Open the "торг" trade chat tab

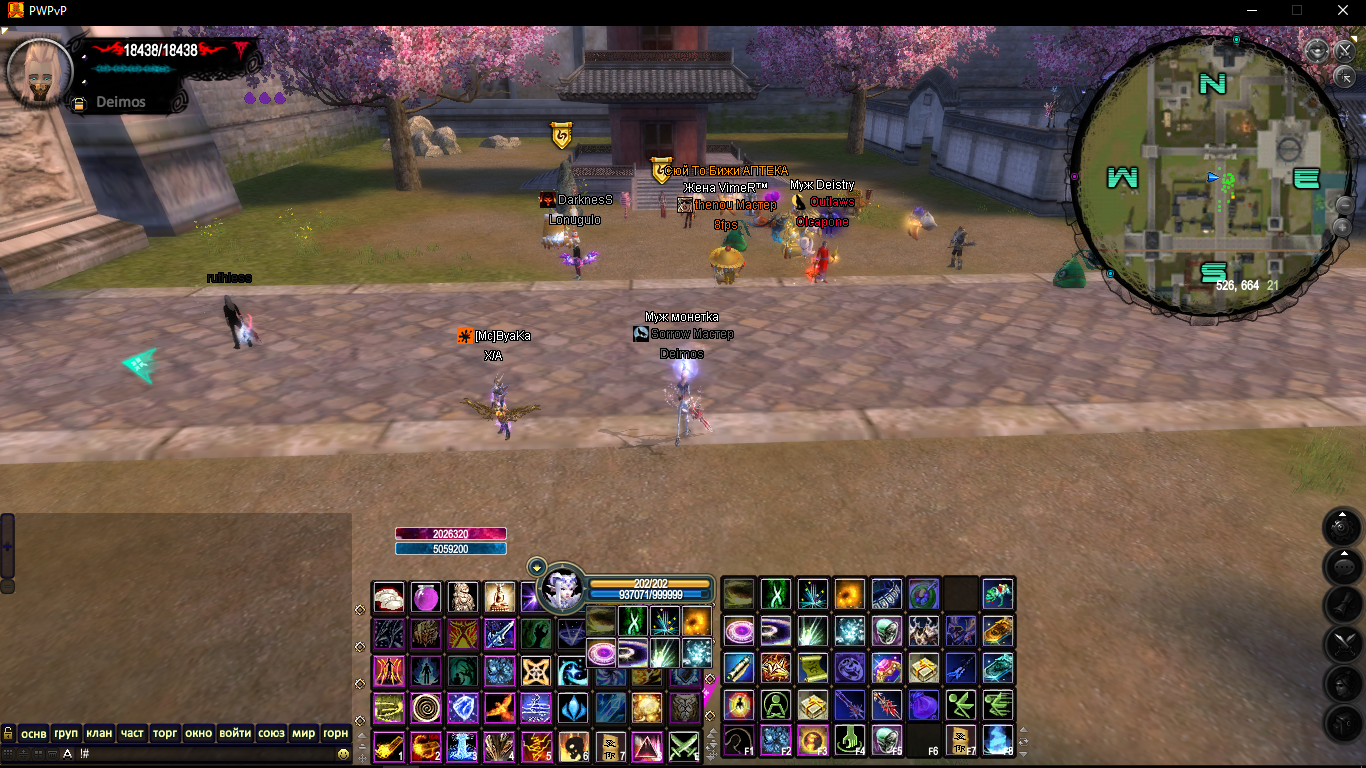(165, 733)
